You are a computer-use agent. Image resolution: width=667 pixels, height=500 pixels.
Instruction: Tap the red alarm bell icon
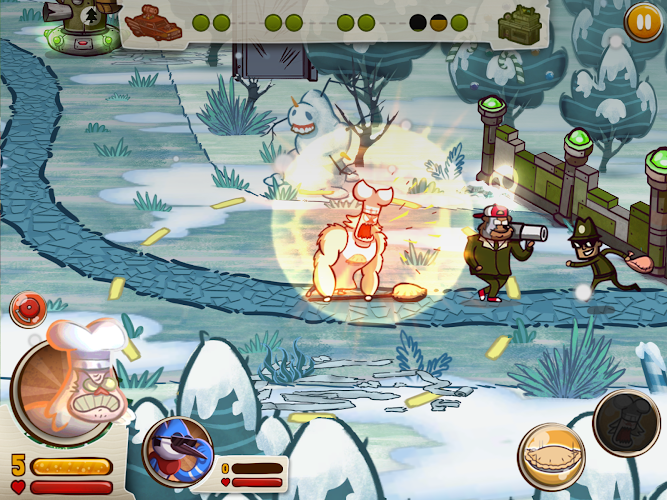tap(26, 307)
